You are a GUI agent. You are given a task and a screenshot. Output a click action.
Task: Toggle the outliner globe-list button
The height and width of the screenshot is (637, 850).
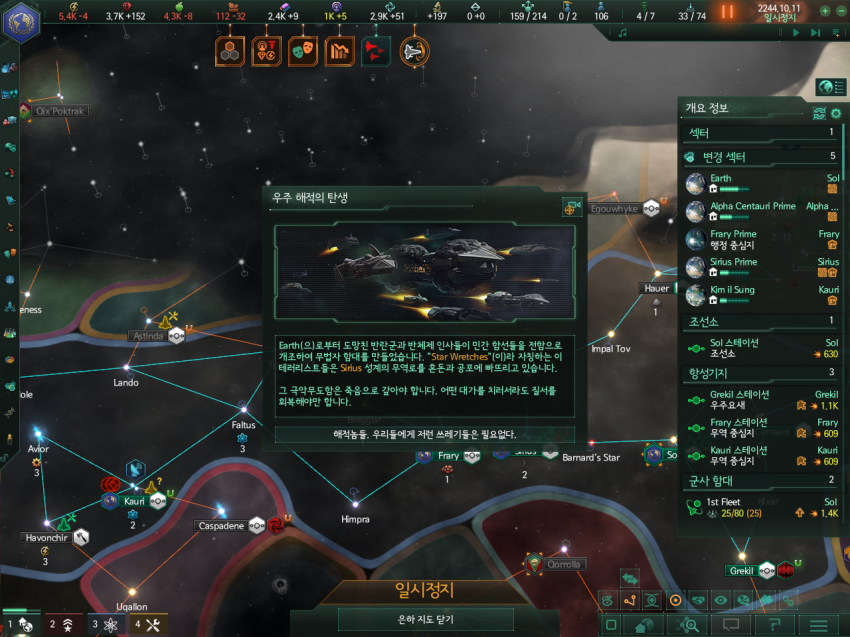coord(826,86)
